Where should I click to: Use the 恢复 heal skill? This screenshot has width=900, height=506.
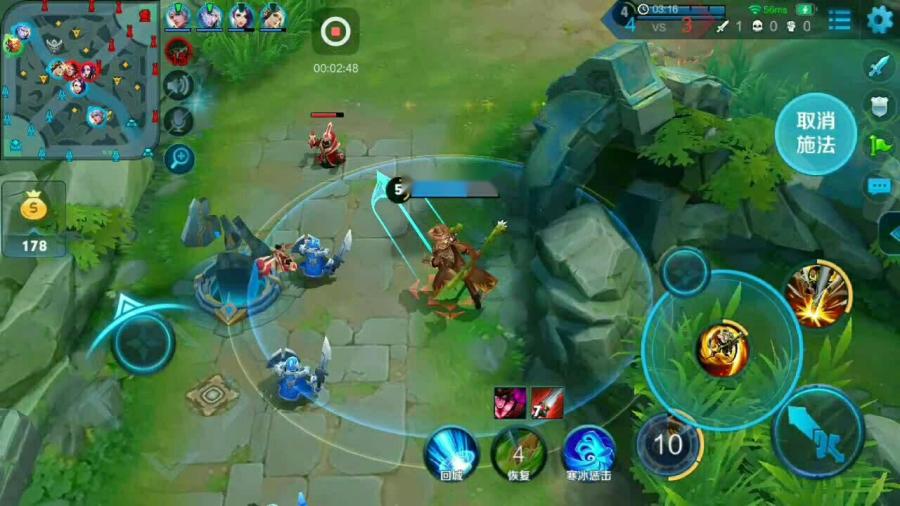pyautogui.click(x=518, y=451)
